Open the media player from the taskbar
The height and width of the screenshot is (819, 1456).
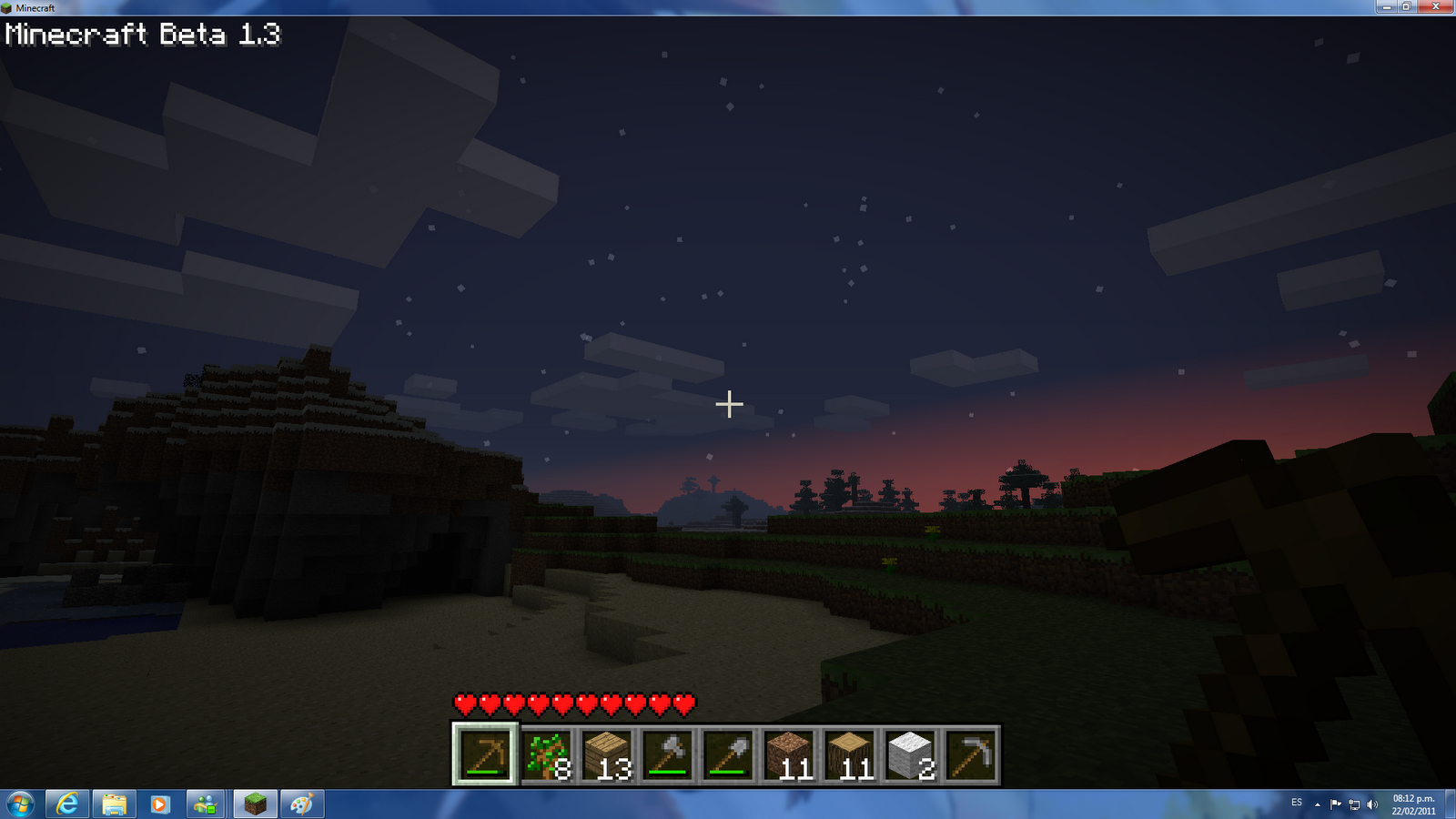(x=161, y=804)
